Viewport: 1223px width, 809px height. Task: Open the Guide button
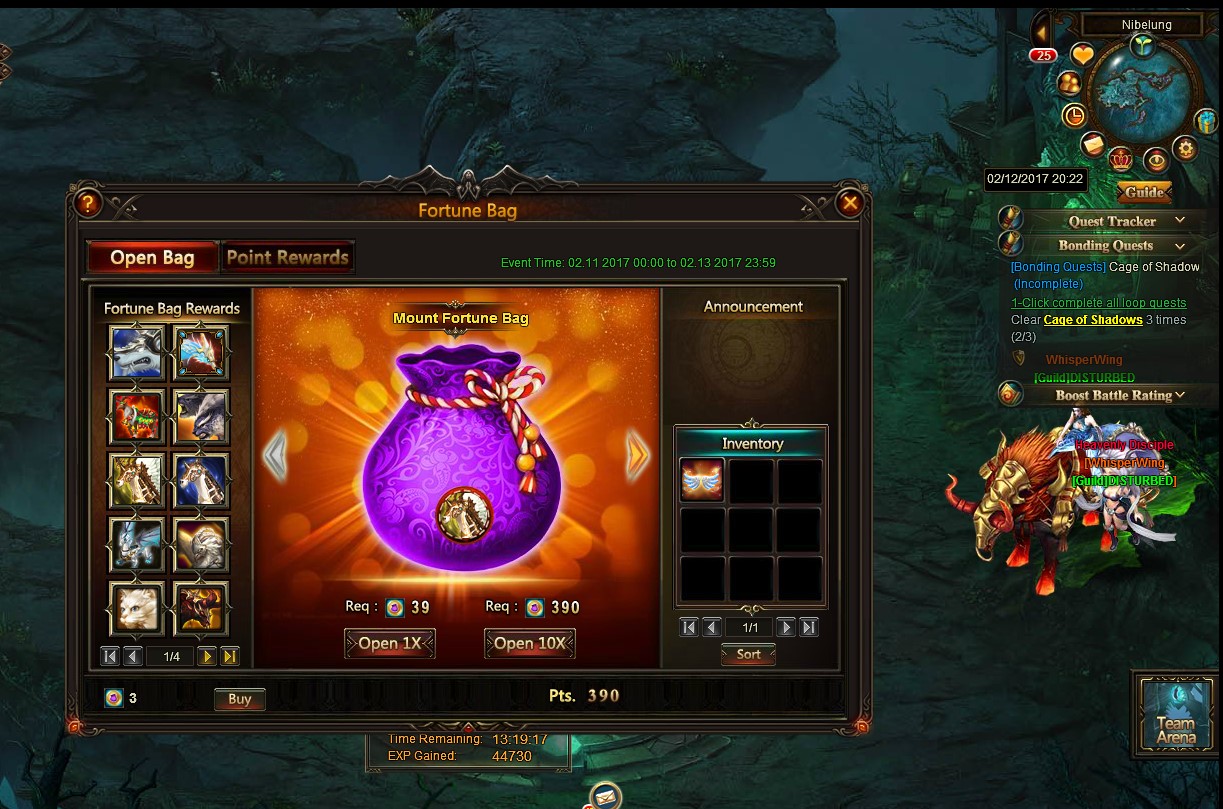click(x=1144, y=192)
